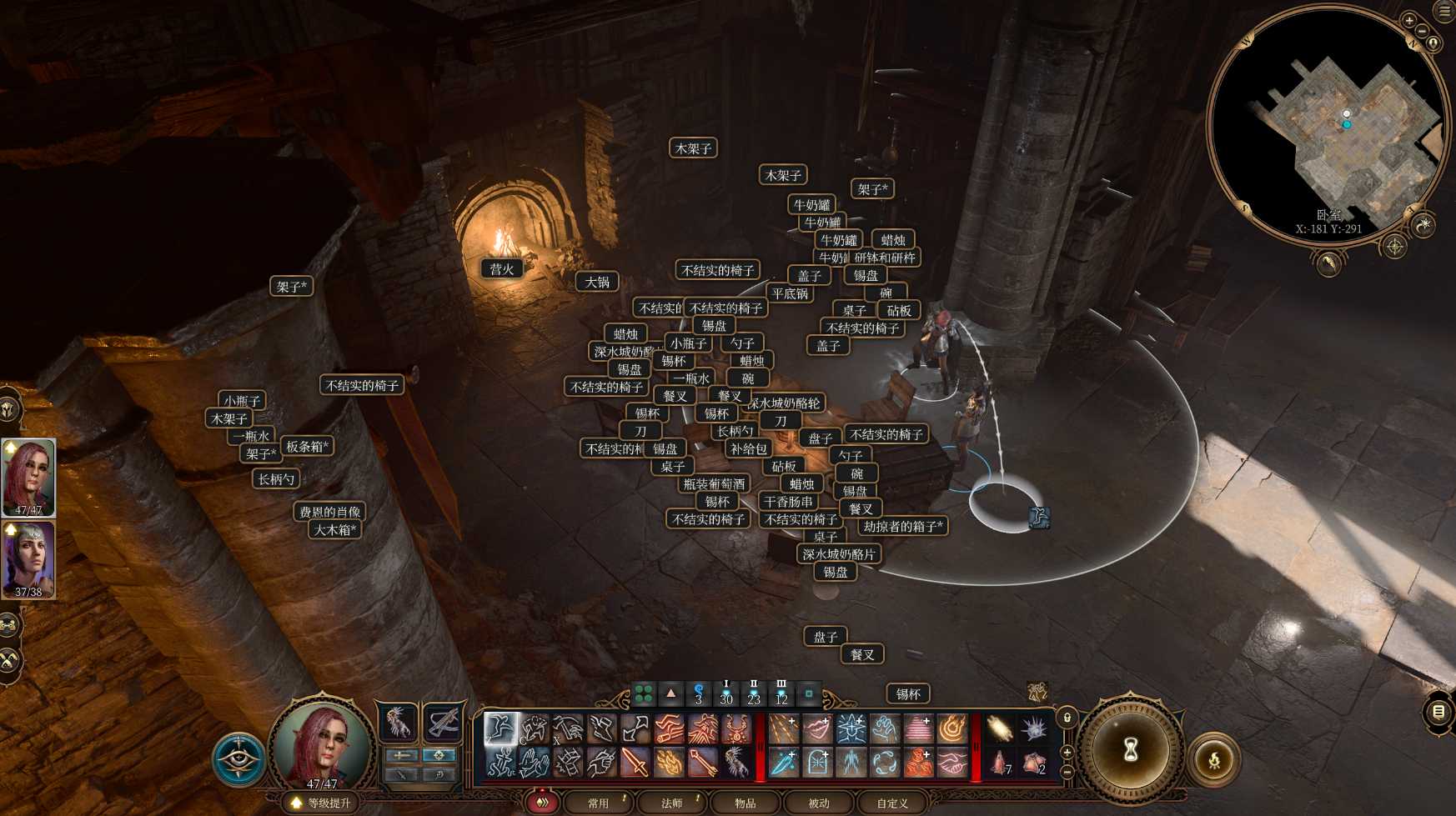Open the campfire rest button
Viewport: 1456px width, 816px height.
1214,759
